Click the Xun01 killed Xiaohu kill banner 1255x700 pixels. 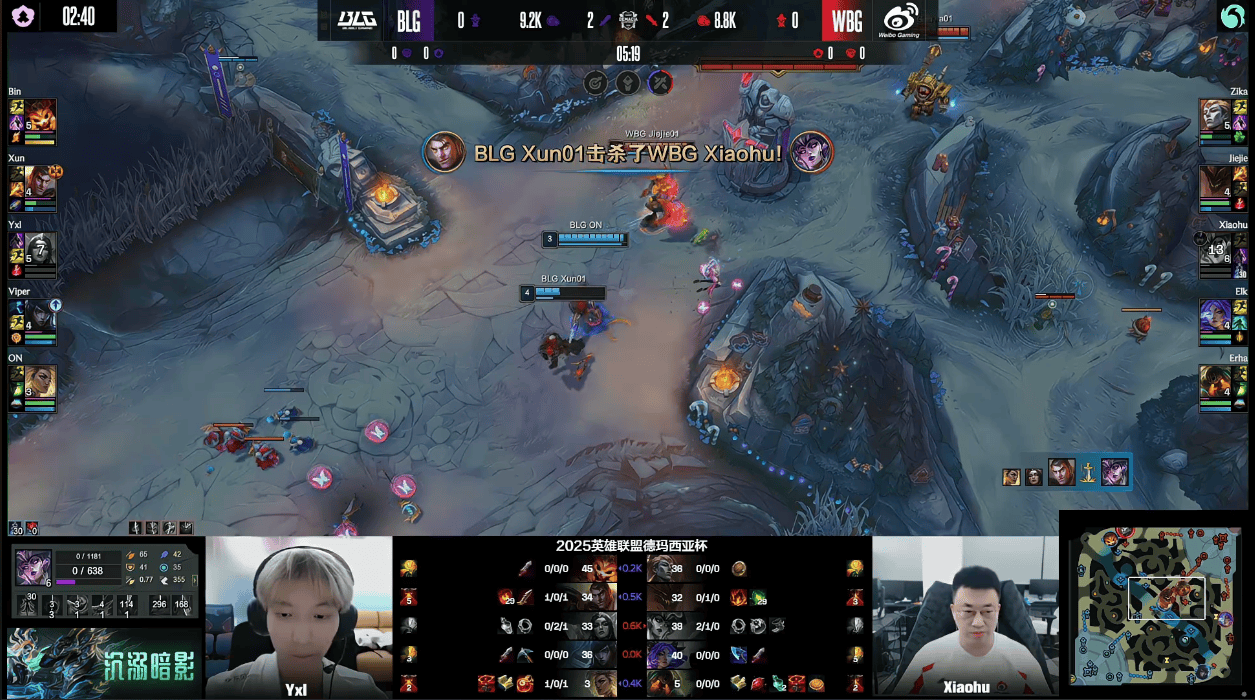627,153
